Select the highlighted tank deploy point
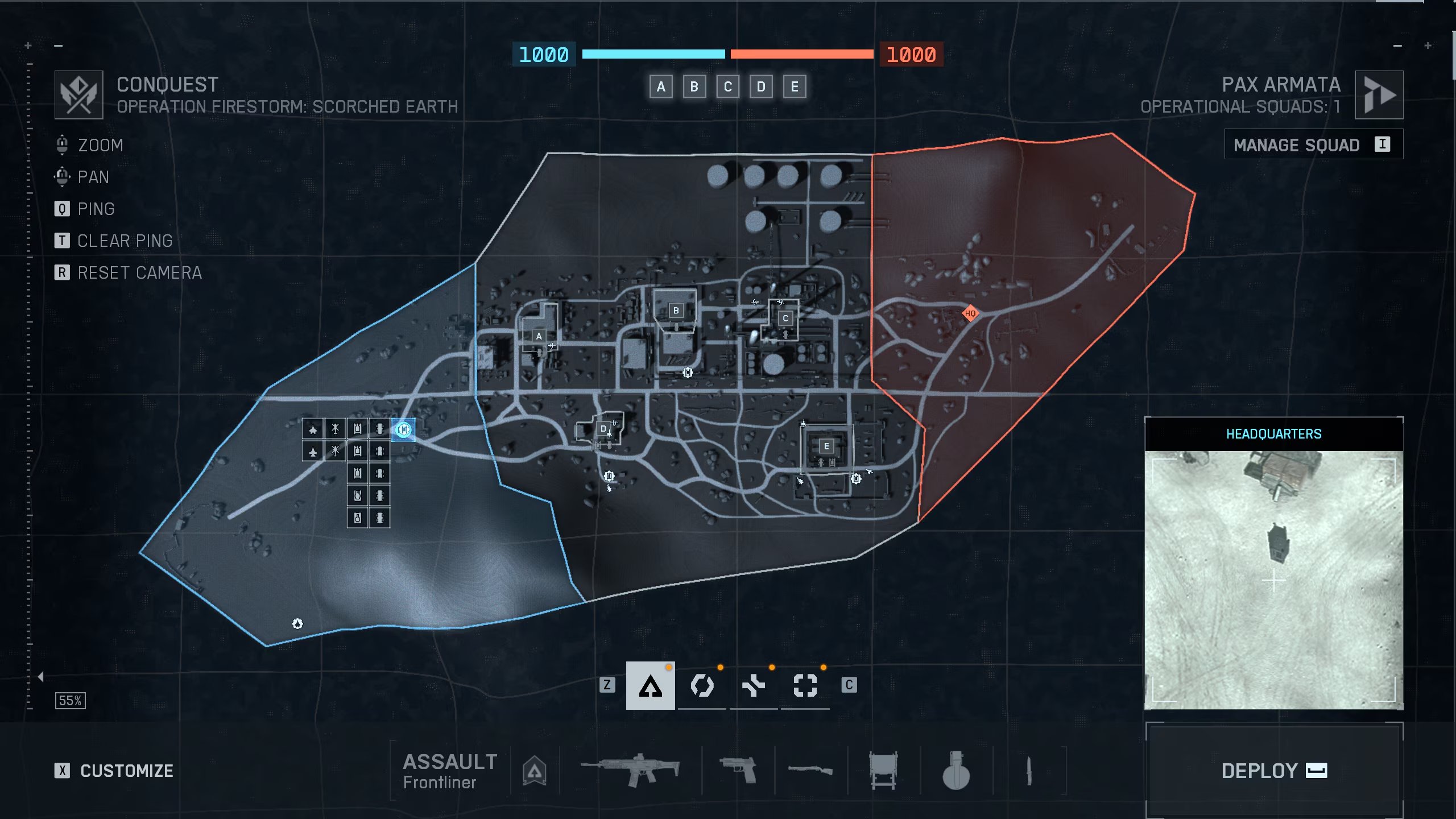This screenshot has height=819, width=1456. point(404,429)
